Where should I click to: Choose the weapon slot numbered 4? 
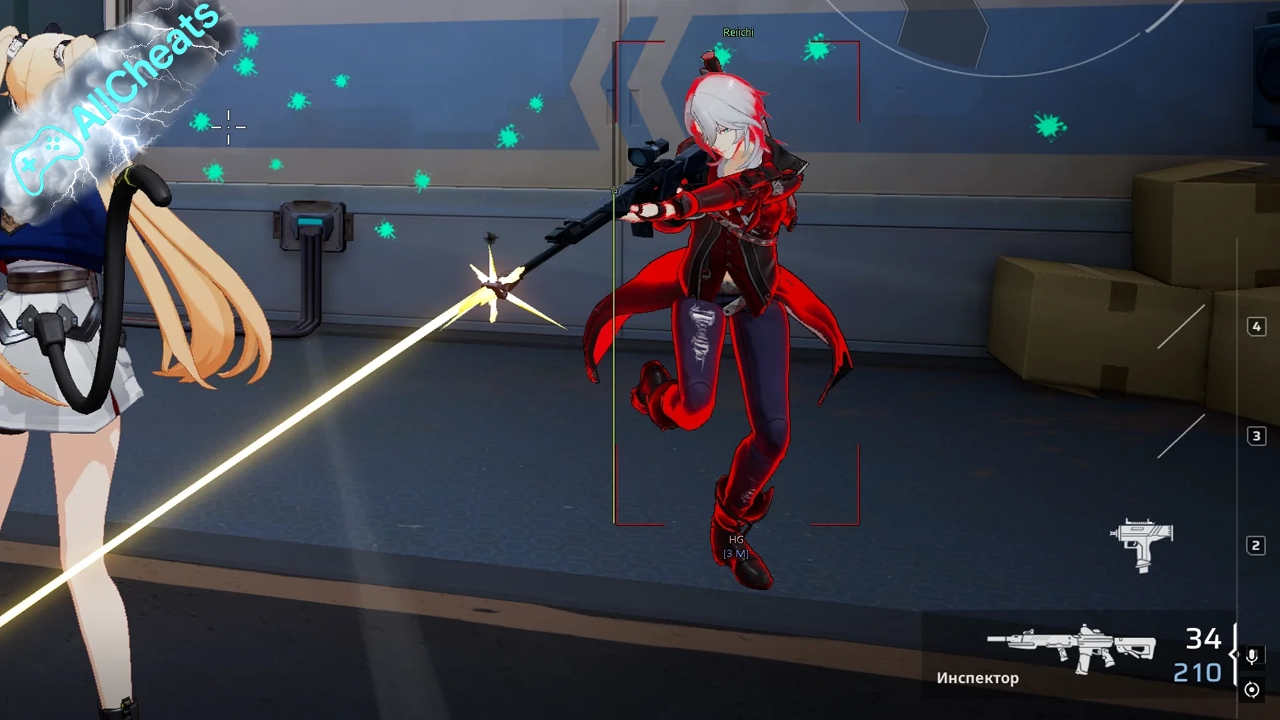pyautogui.click(x=1256, y=327)
